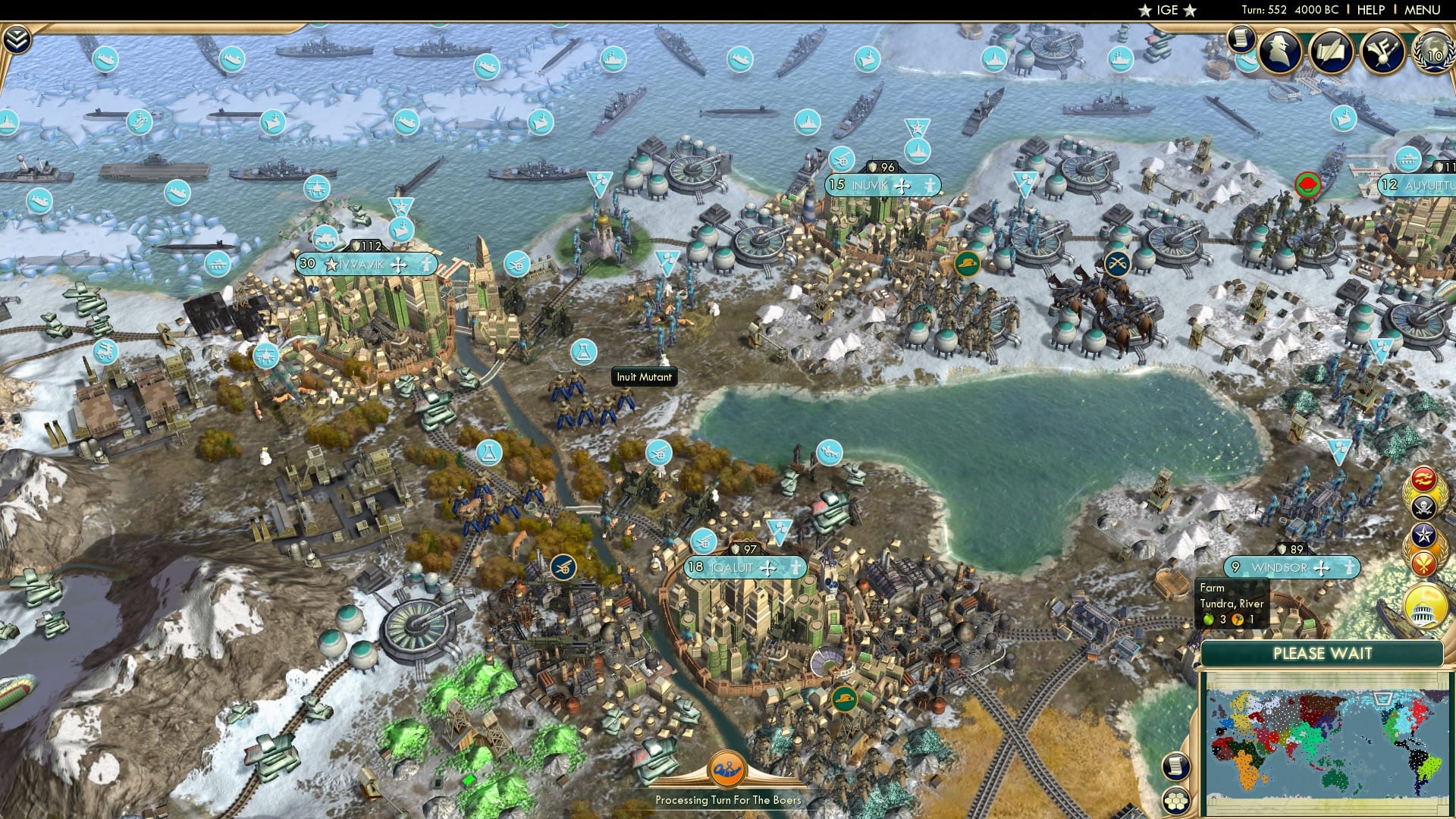Screen dimensions: 1456x819
Task: Click the barbarian skull notification badge
Action: [x=1423, y=507]
